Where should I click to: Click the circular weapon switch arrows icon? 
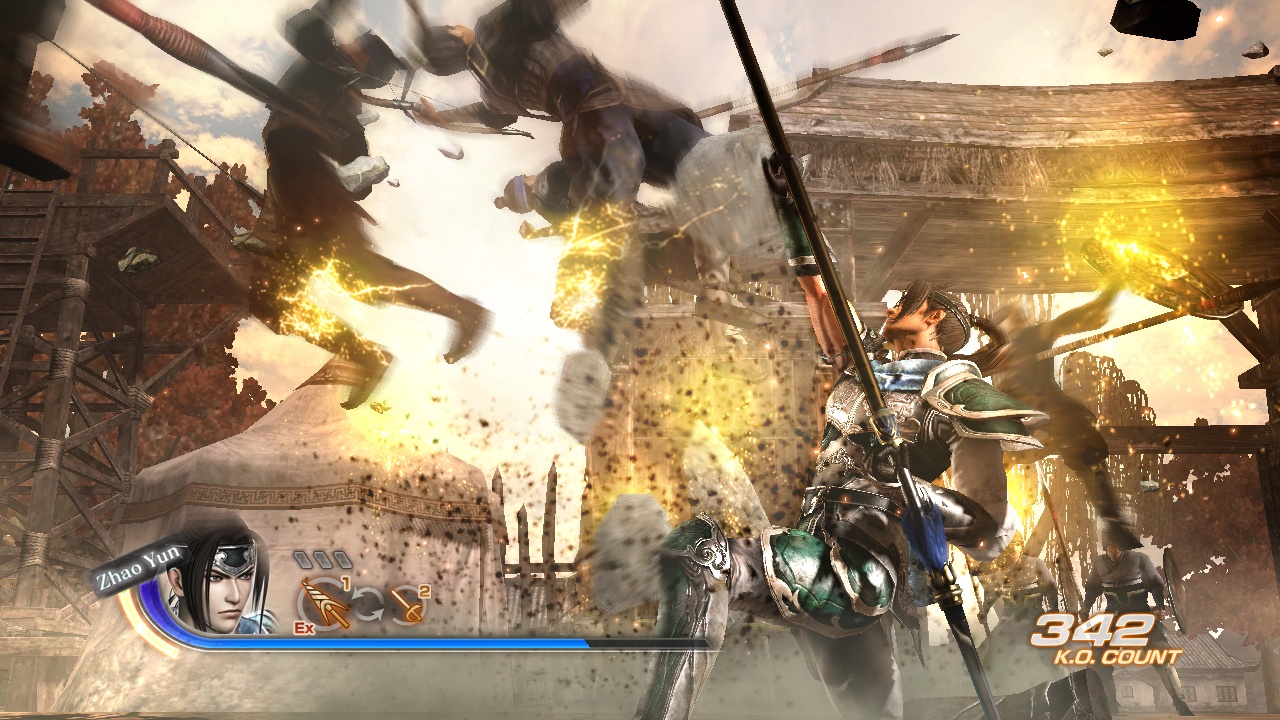369,602
